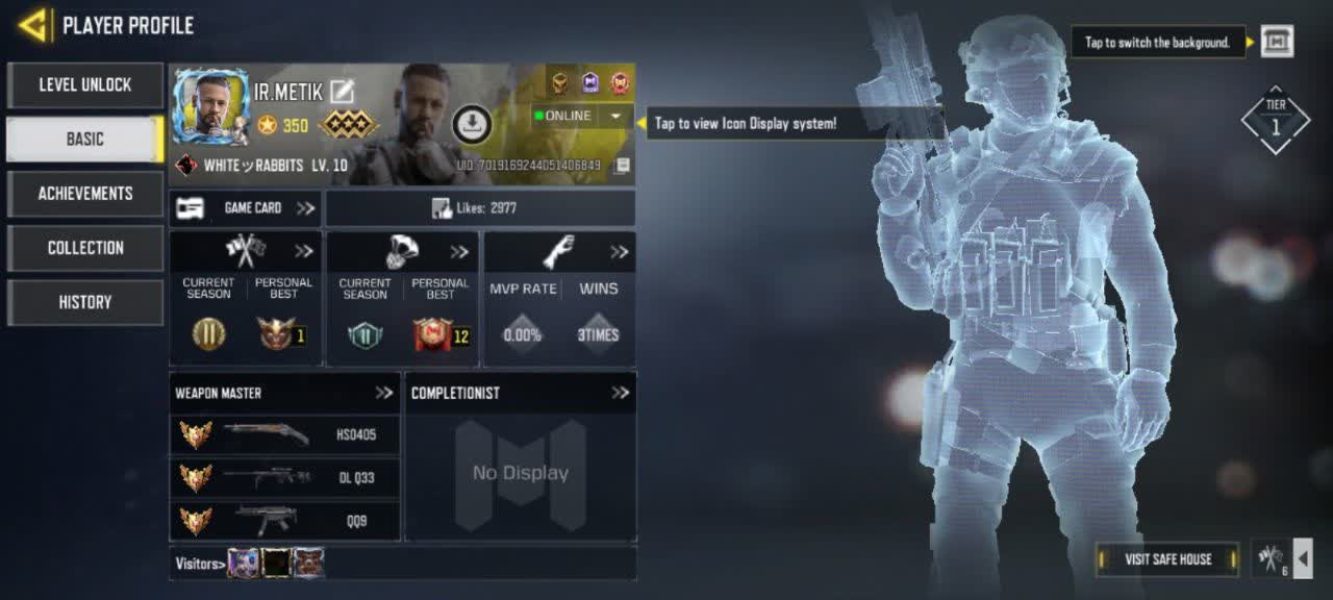Click the player avatar portrait
1333x600 pixels.
211,108
